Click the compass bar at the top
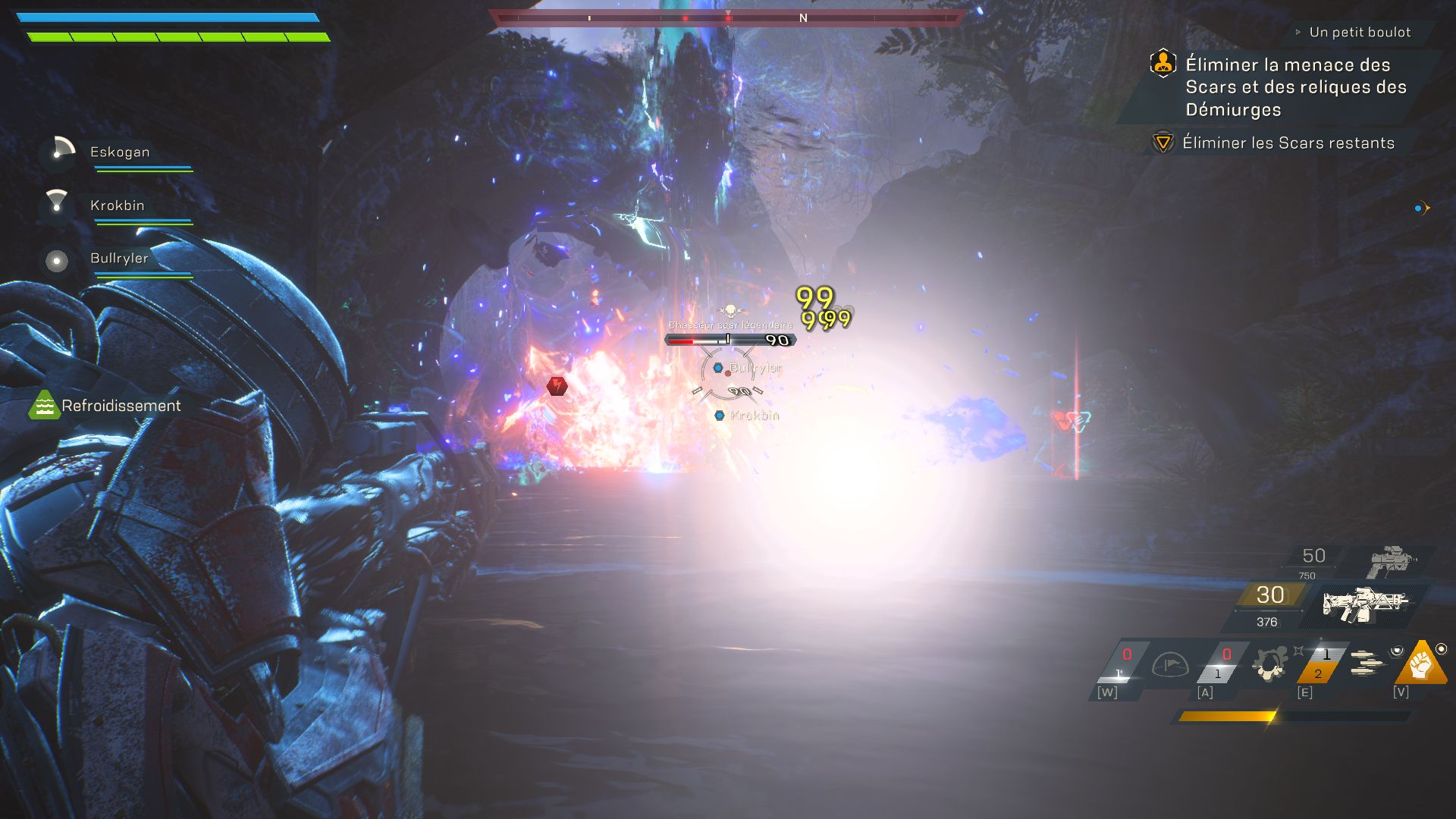 pos(728,17)
